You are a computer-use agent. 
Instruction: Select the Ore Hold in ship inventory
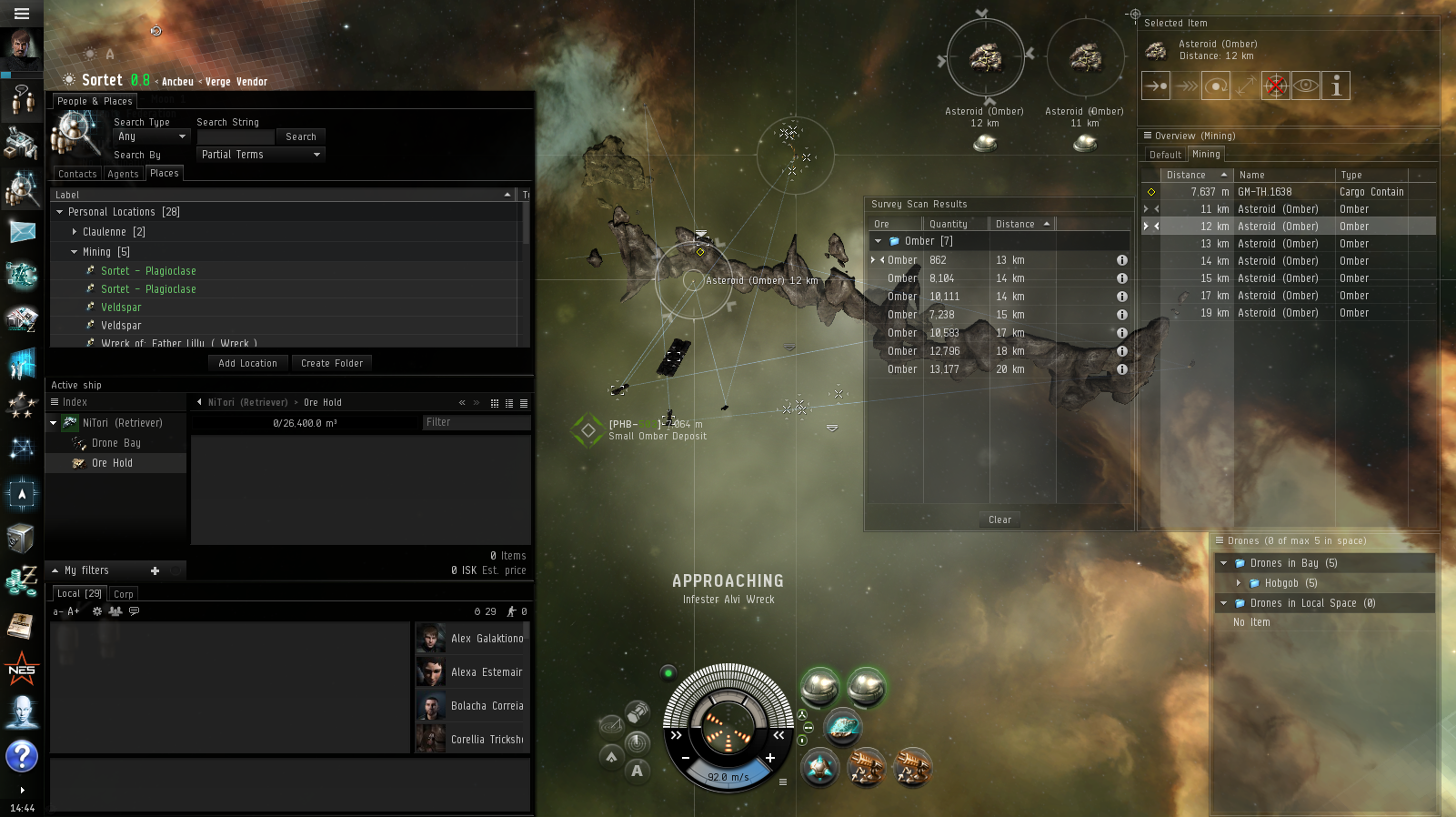(112, 463)
